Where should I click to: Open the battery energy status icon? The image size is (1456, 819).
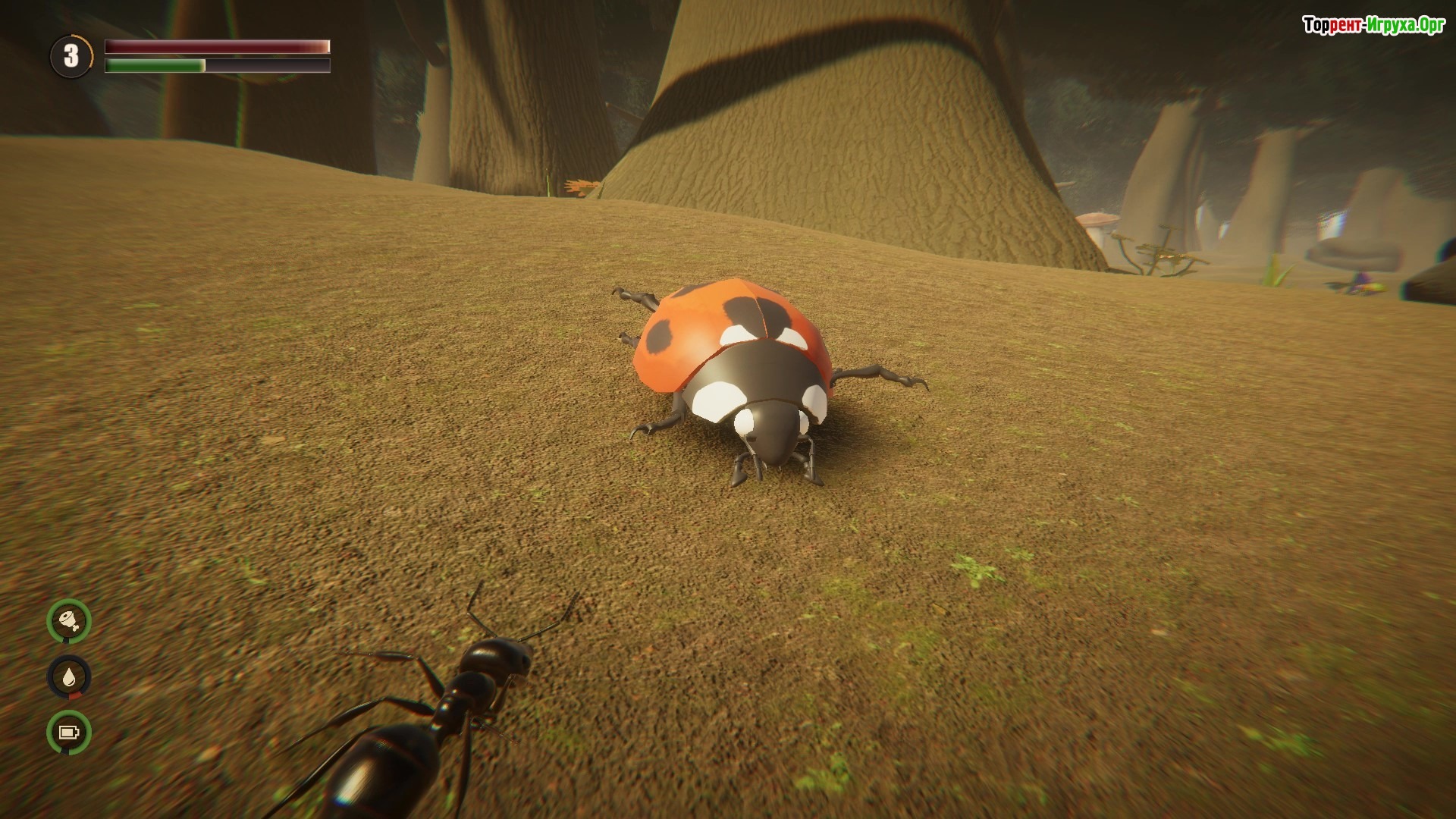[x=69, y=733]
